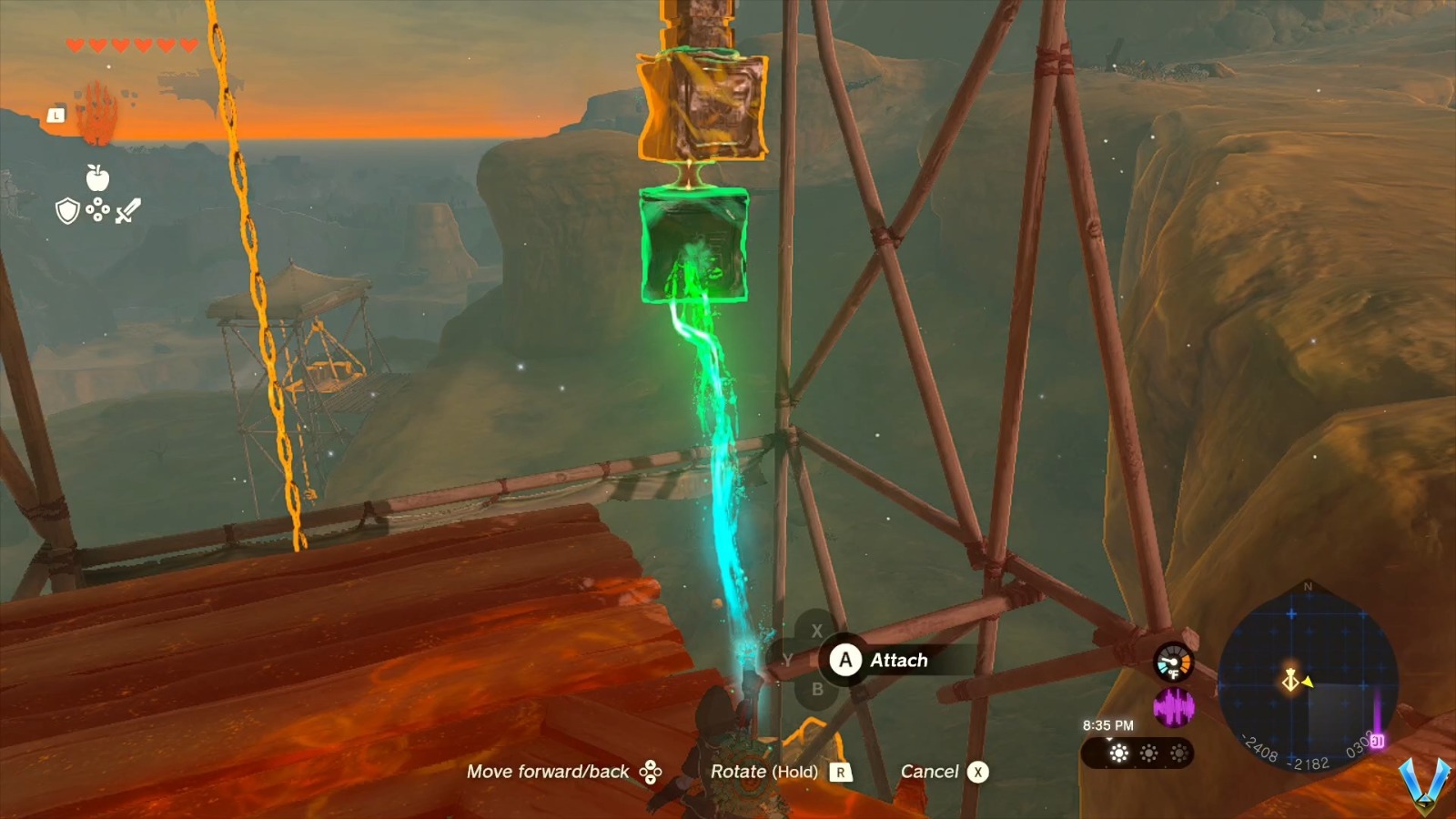Click the shrine marker on the minimap
1456x819 pixels.
(x=1290, y=681)
